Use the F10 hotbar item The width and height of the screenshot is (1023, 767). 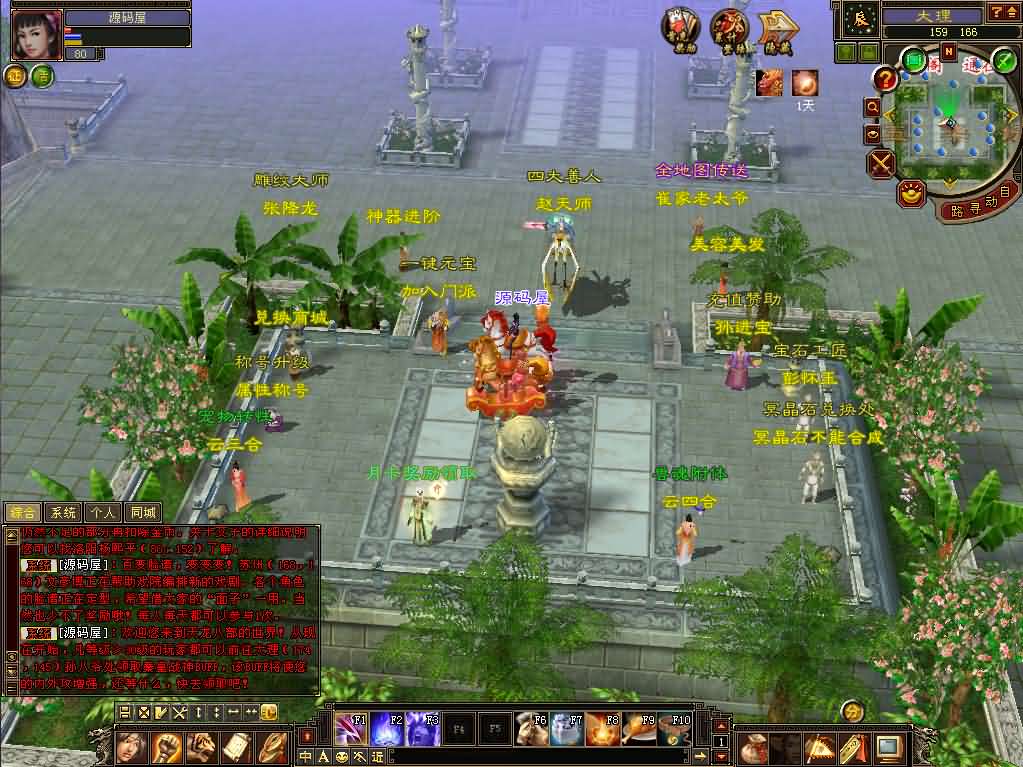point(673,730)
